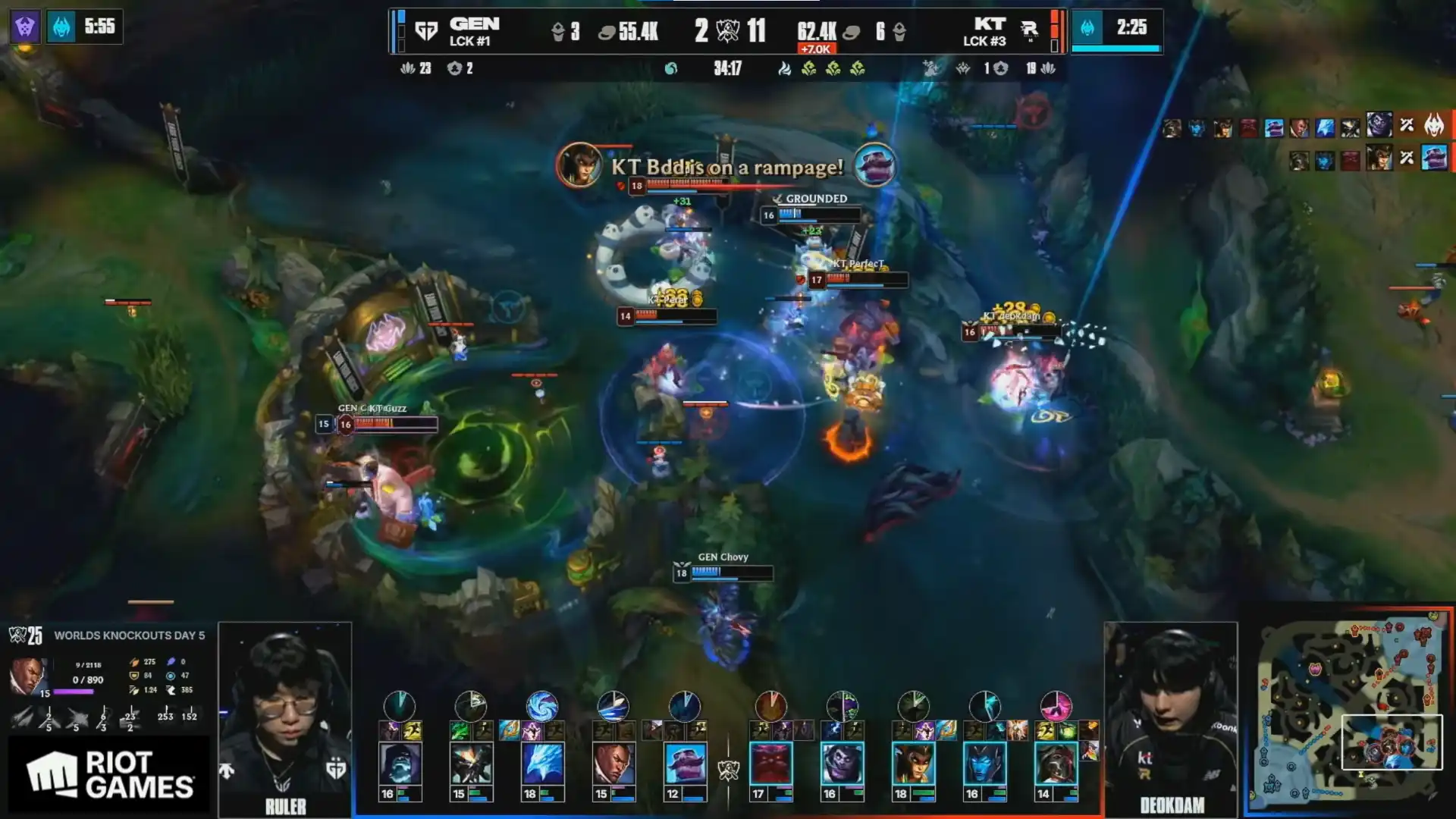Image resolution: width=1456 pixels, height=819 pixels.
Task: Choose Braum's portrait in the champion bar
Action: pyautogui.click(x=685, y=764)
